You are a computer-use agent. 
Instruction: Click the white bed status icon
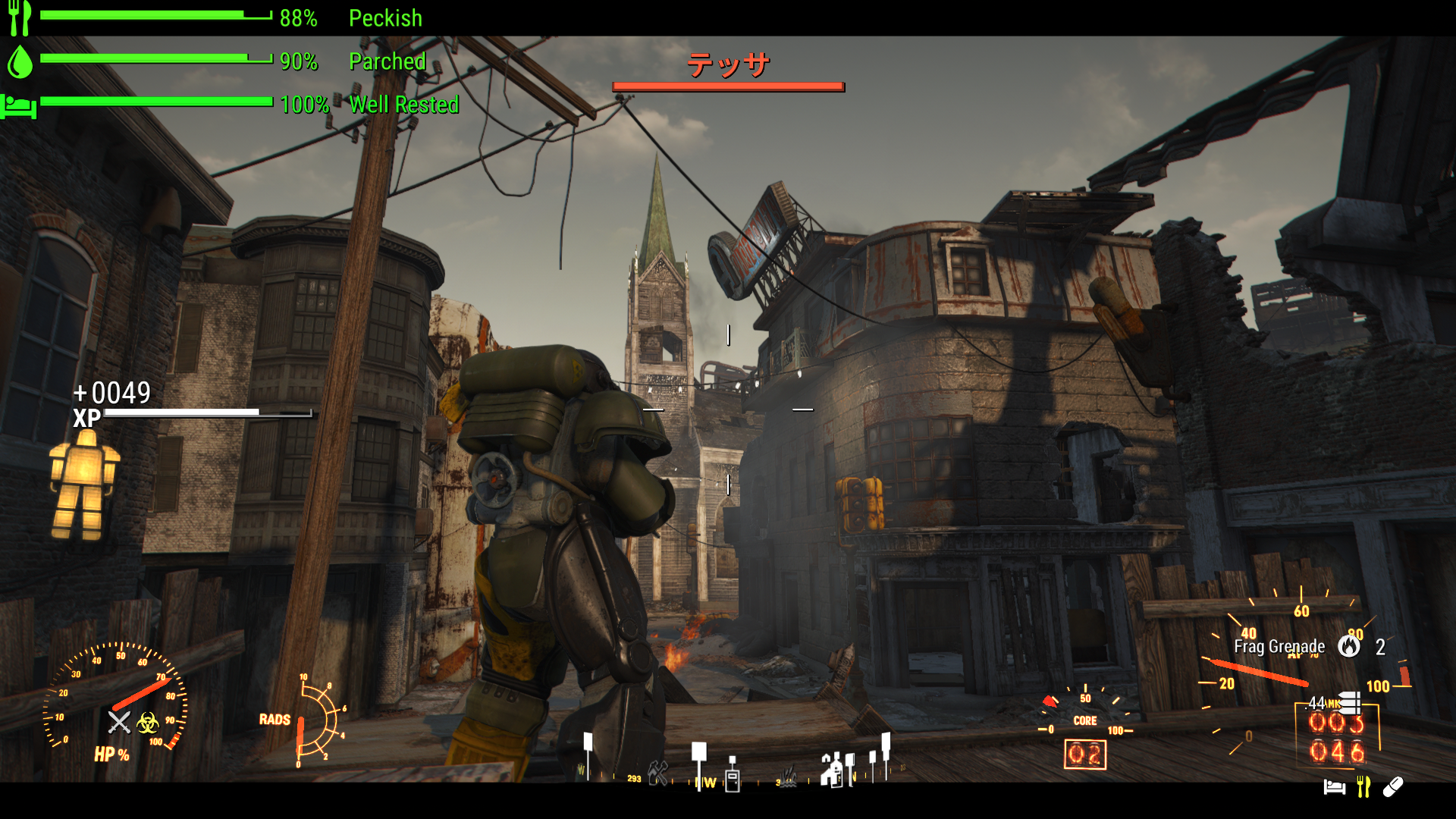tap(1334, 787)
